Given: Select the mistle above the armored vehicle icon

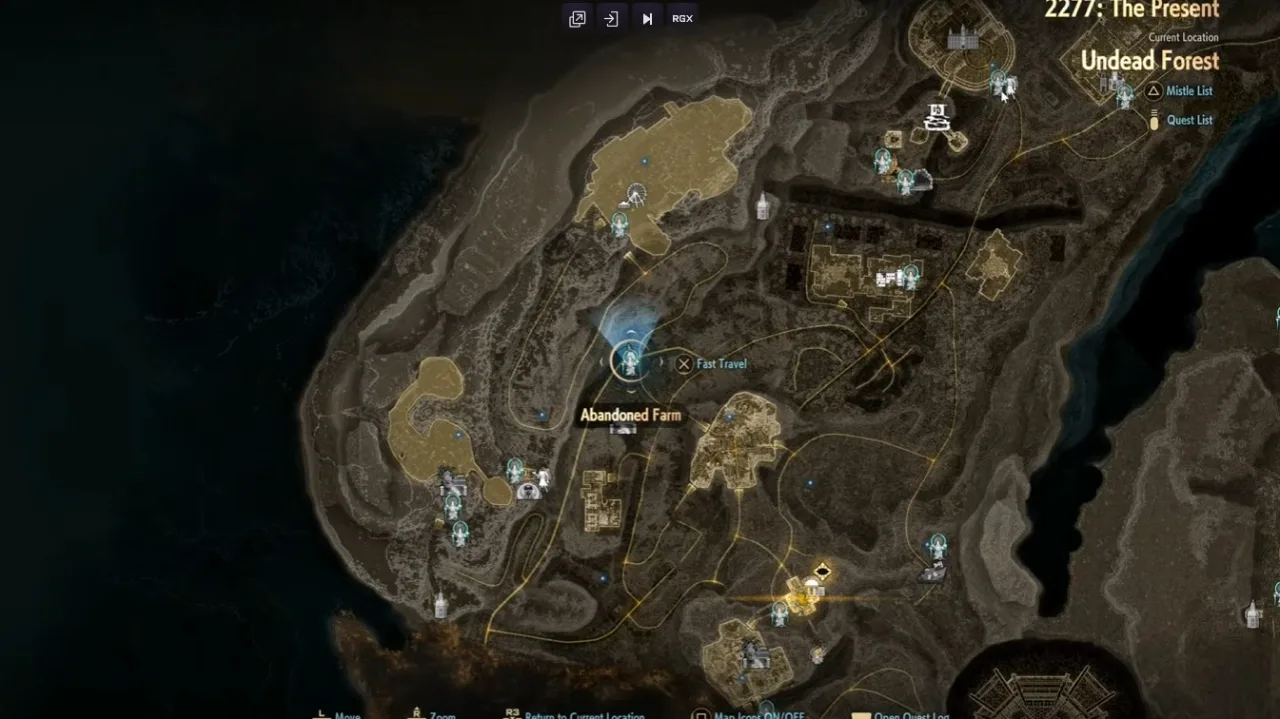Looking at the screenshot, I should (x=937, y=546).
